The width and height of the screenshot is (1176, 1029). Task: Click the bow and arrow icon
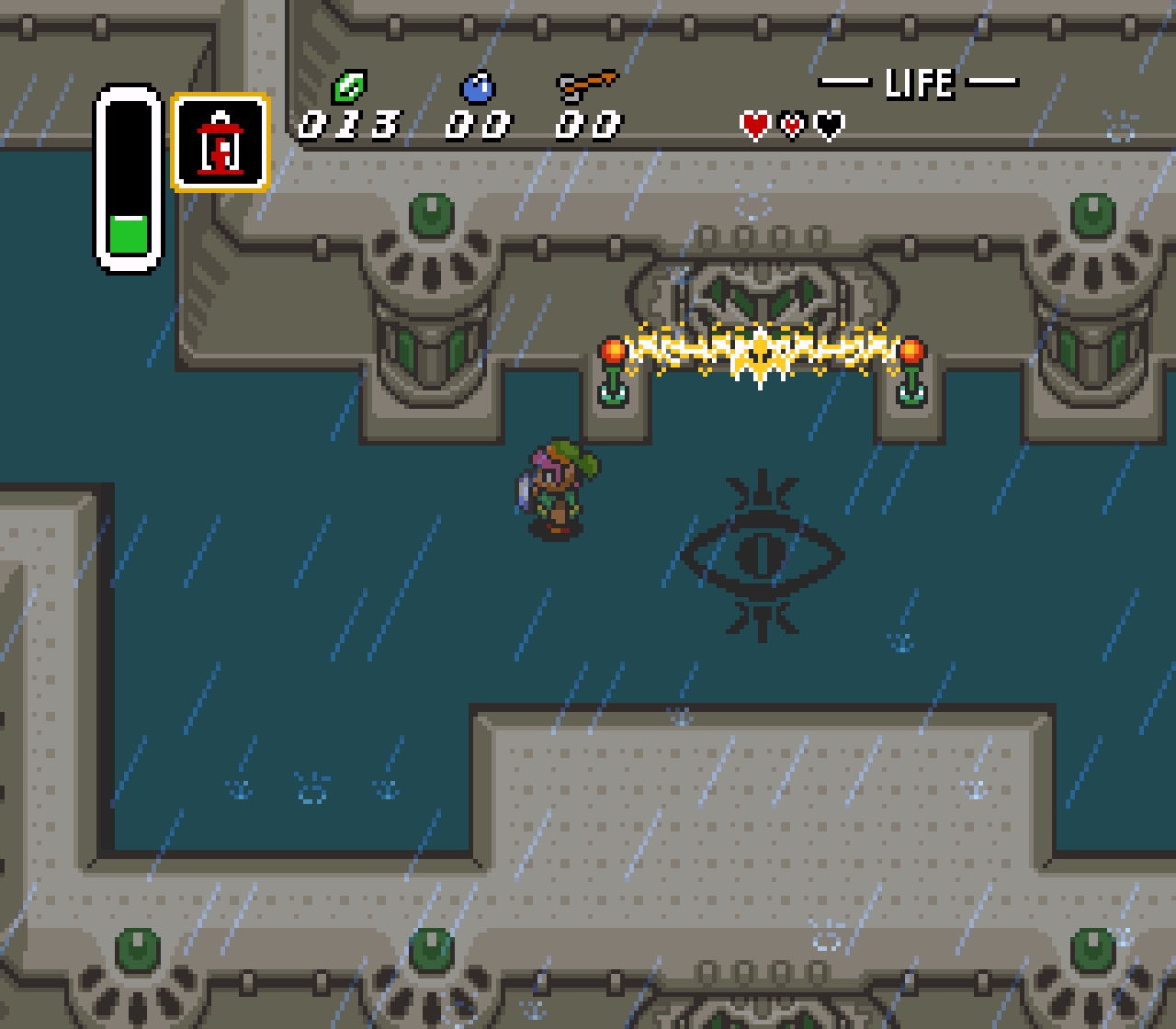(x=586, y=86)
